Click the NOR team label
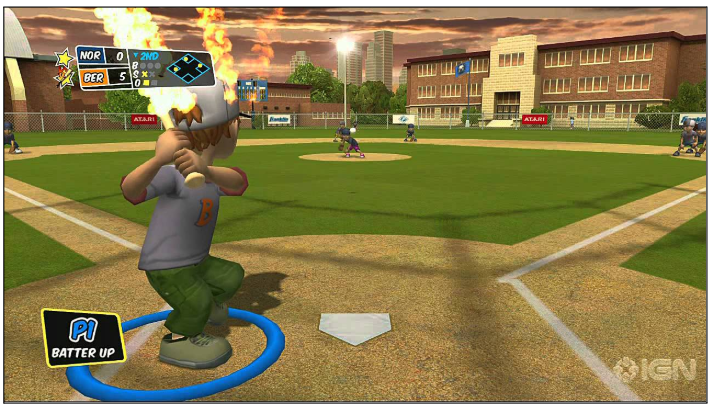 pos(90,57)
